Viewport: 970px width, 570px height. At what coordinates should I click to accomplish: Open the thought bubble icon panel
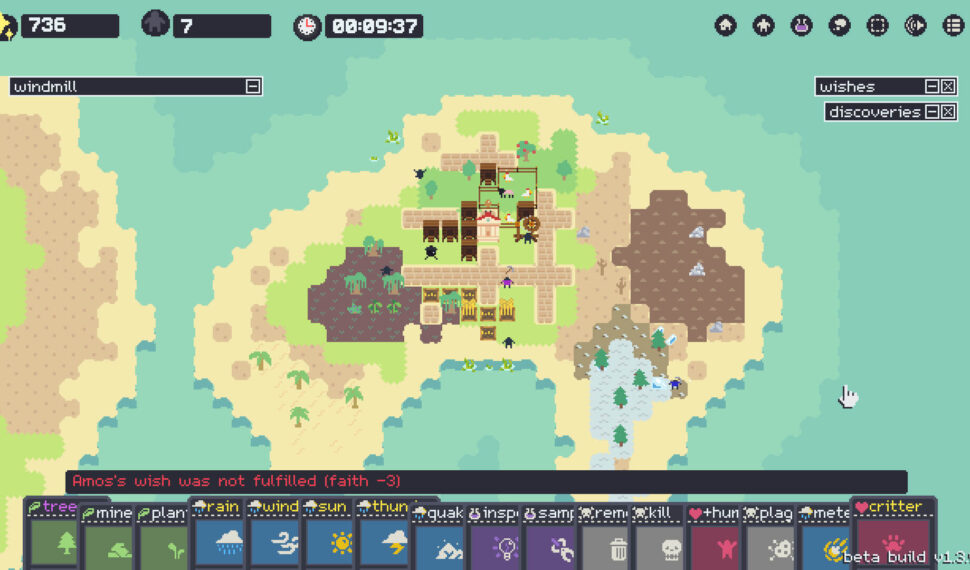point(840,26)
